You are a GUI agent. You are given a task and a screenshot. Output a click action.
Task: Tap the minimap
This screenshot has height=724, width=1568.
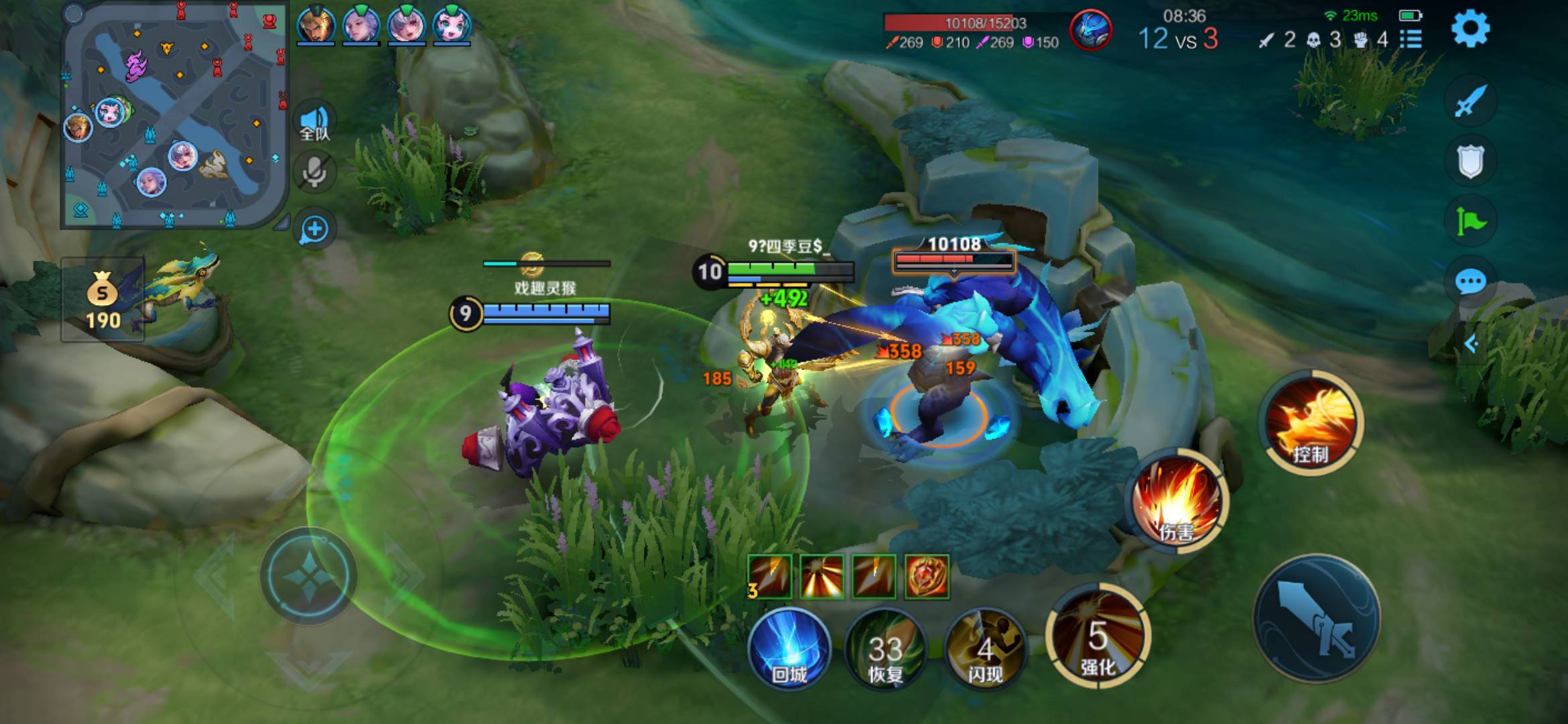pos(174,115)
